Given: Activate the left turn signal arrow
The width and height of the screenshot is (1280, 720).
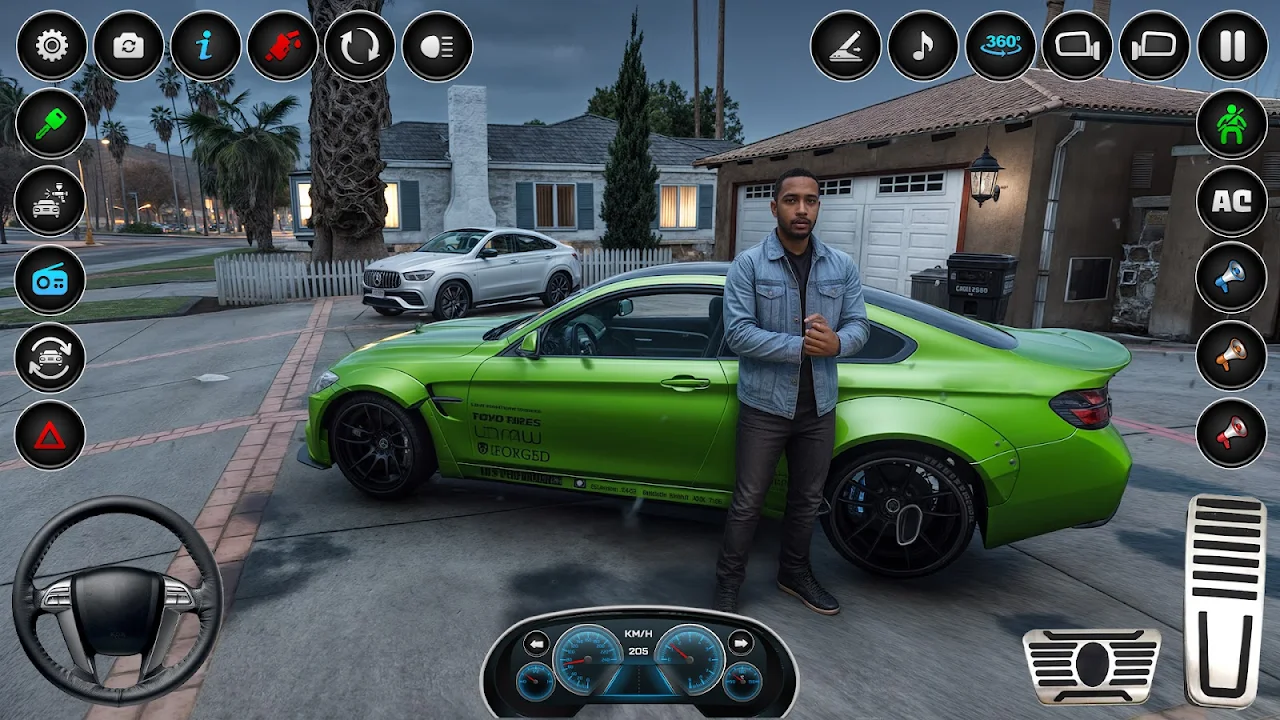Looking at the screenshot, I should point(537,643).
